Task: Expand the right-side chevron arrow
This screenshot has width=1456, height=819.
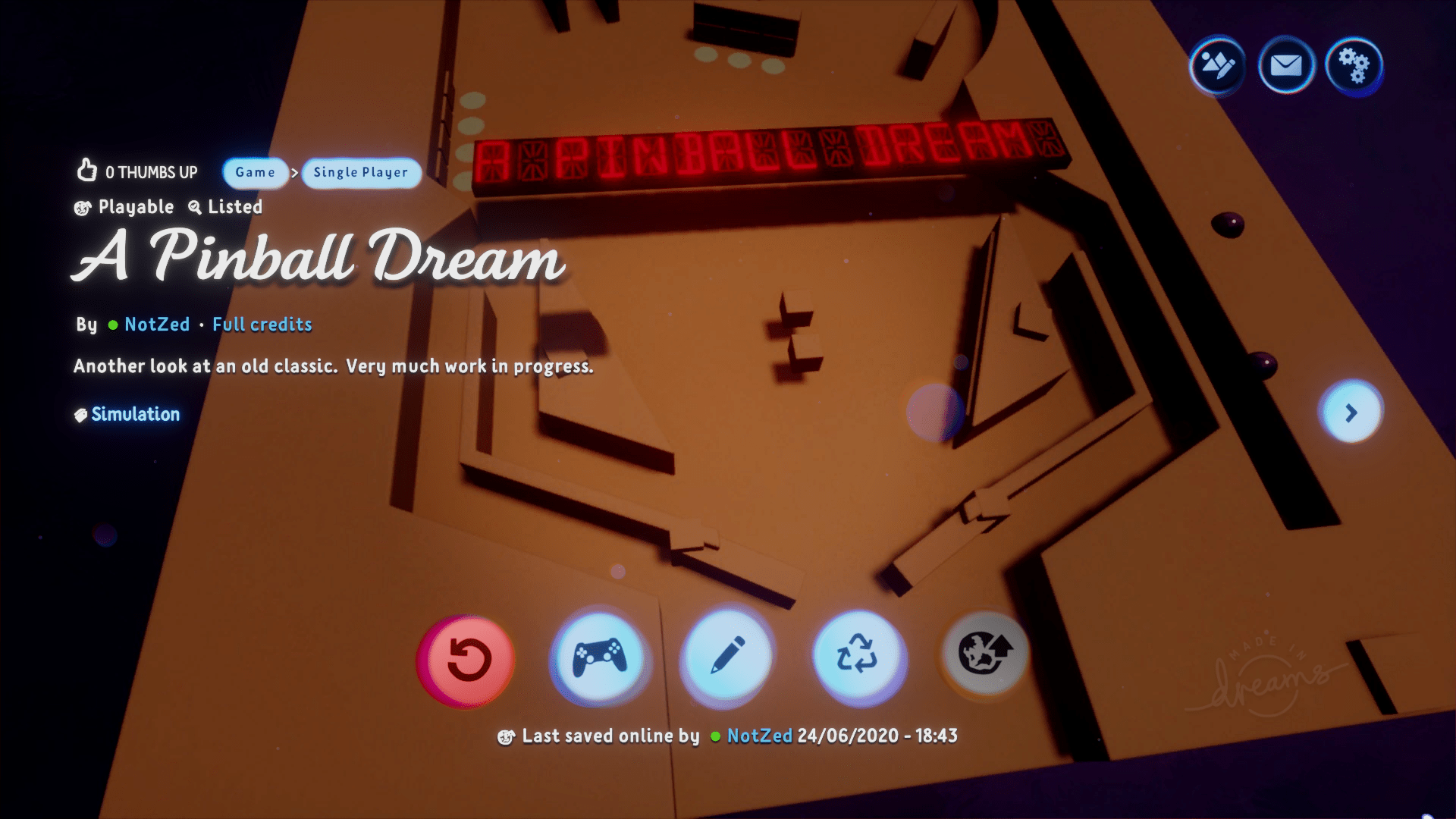Action: (x=1352, y=413)
